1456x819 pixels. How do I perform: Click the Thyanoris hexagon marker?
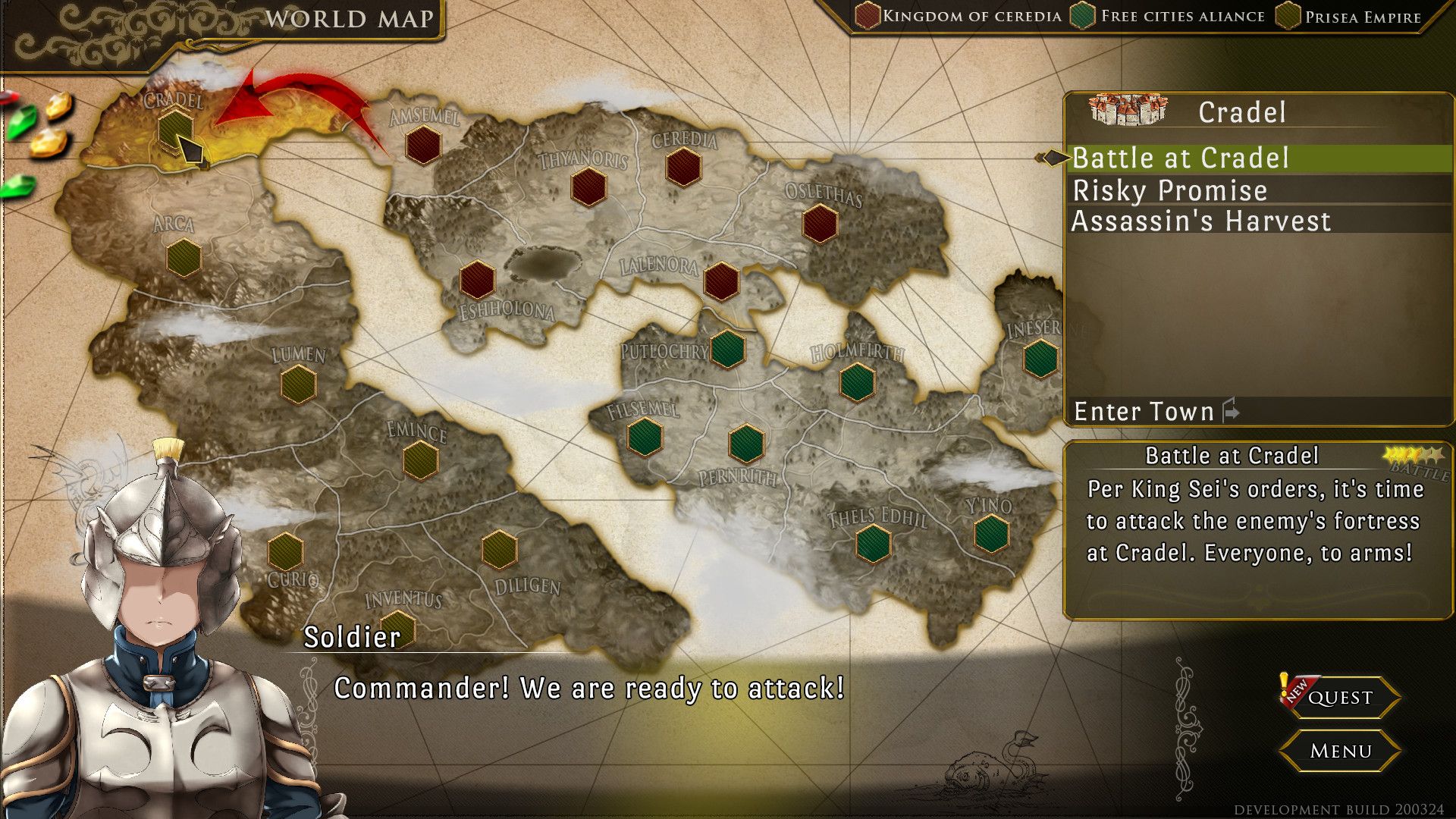588,187
